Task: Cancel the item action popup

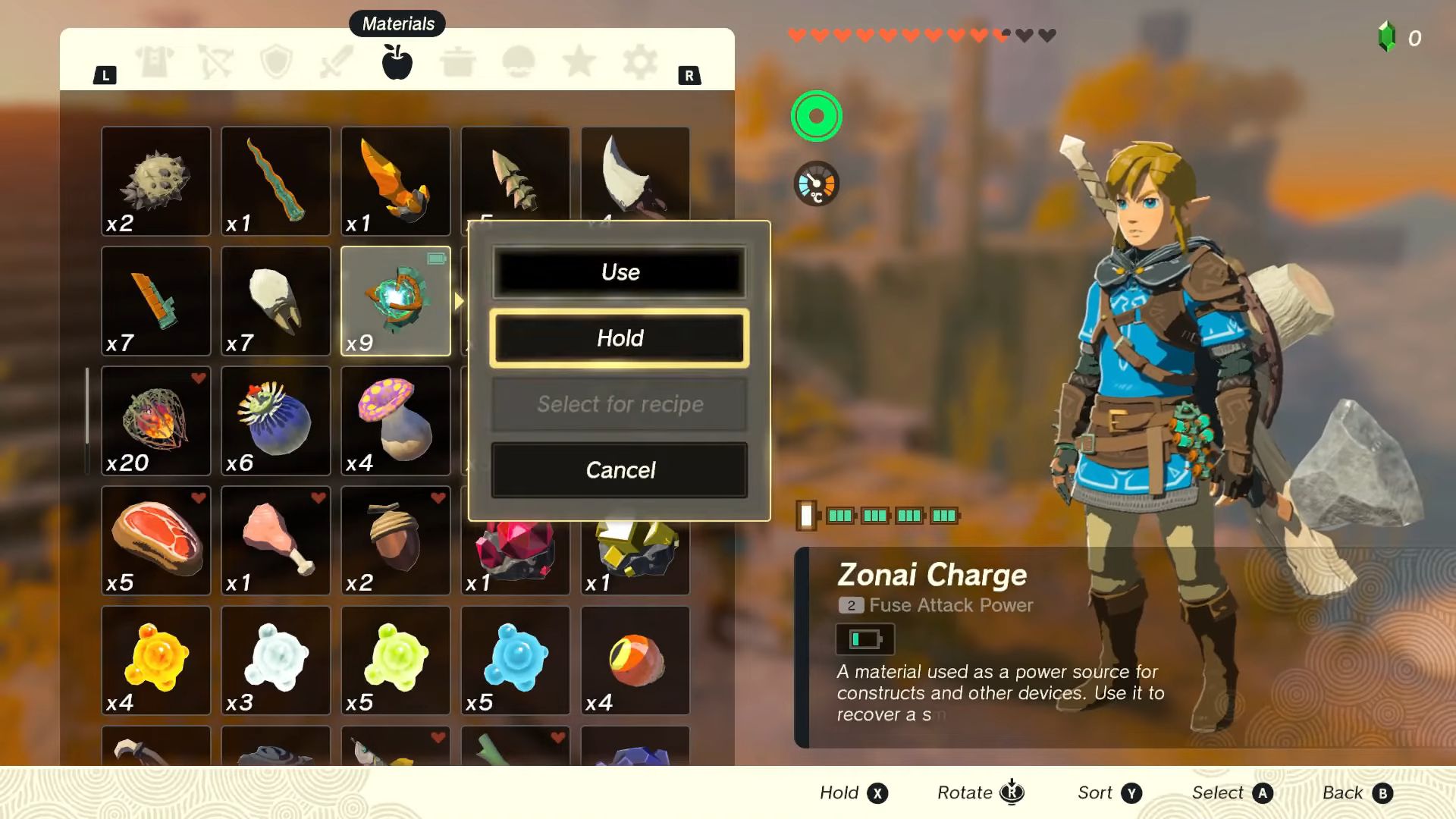Action: pyautogui.click(x=620, y=470)
